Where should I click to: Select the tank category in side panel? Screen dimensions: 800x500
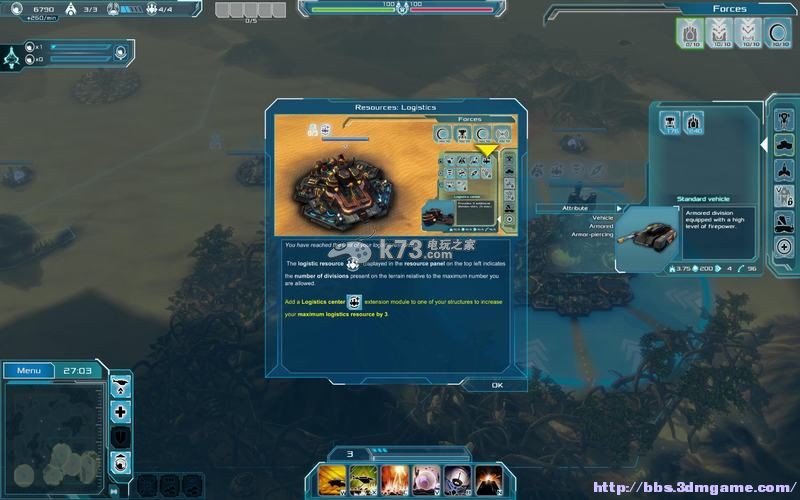pyautogui.click(x=784, y=143)
